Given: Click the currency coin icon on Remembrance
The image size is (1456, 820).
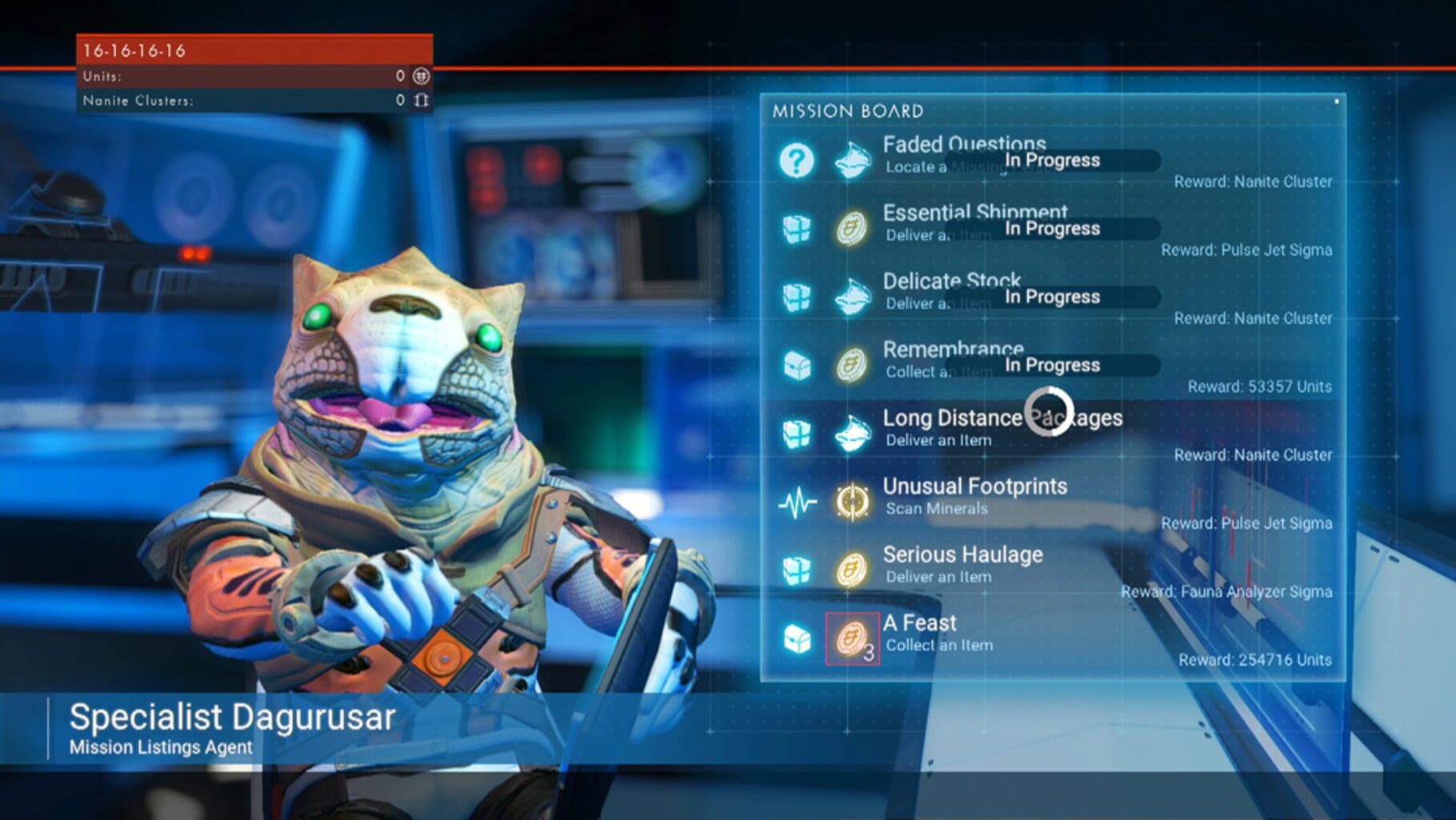Looking at the screenshot, I should click(852, 364).
